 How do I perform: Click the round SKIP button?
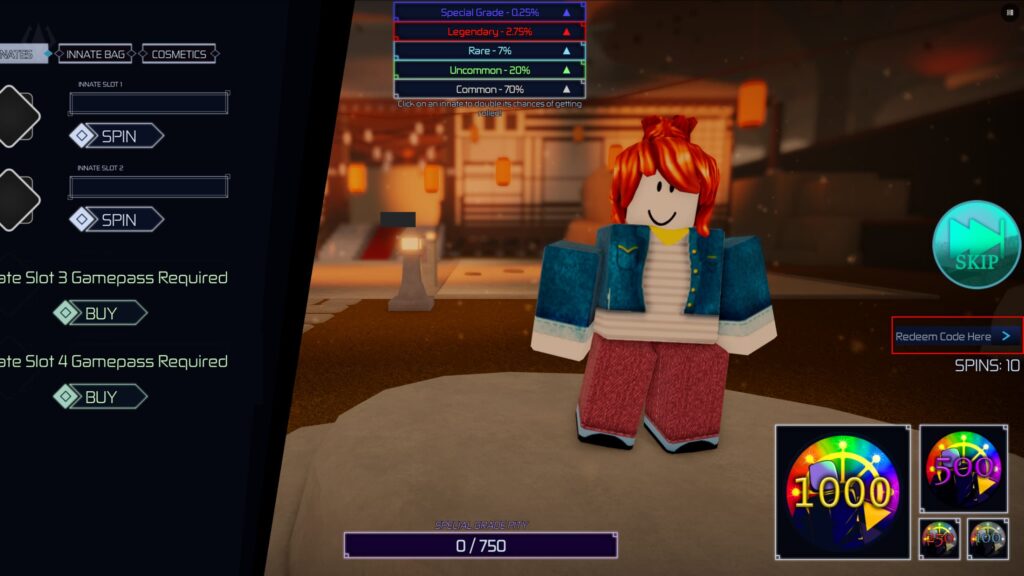pyautogui.click(x=976, y=245)
